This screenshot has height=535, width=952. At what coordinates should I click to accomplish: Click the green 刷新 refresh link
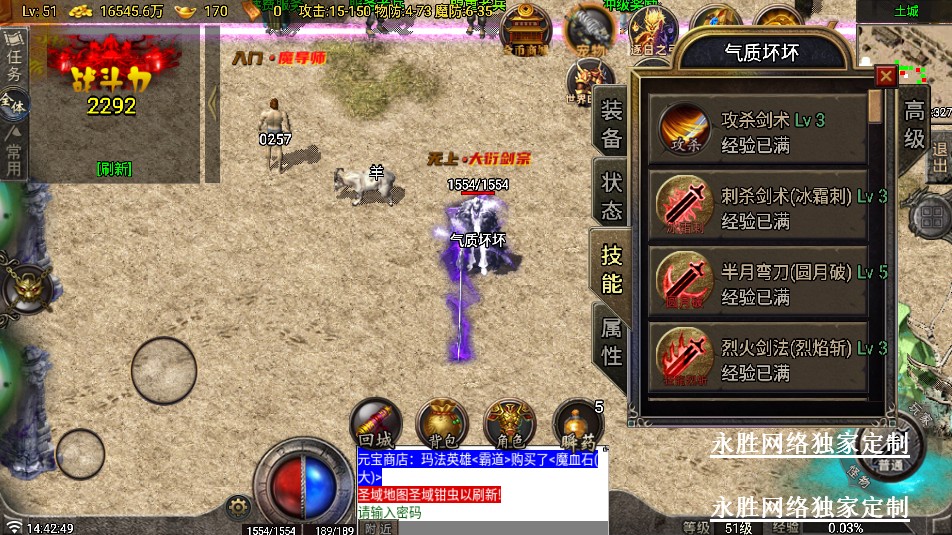pyautogui.click(x=113, y=169)
